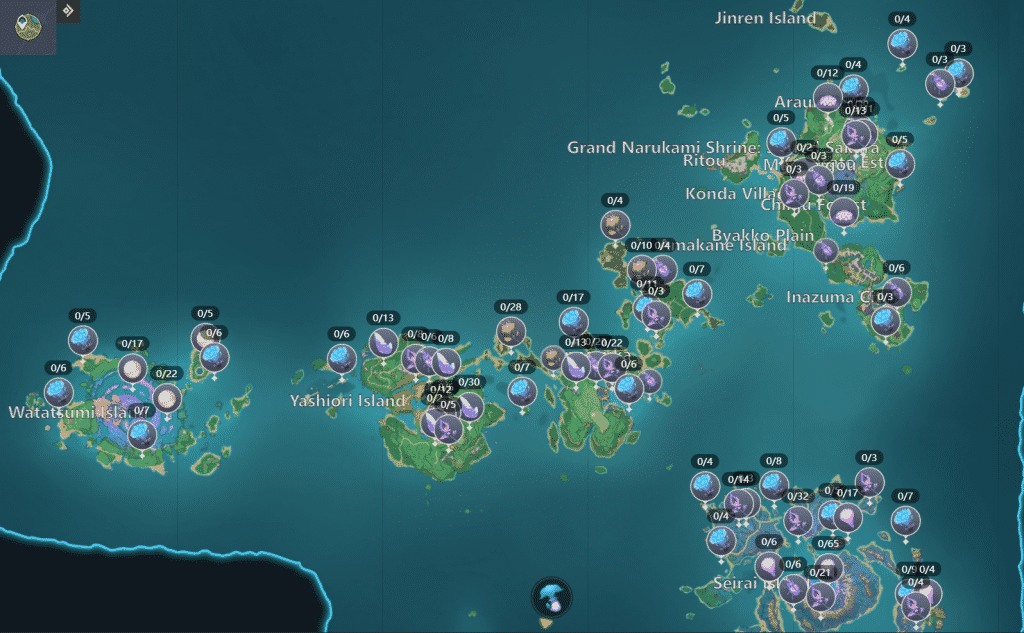Select the 0/22 marker on Watatsumi Island
This screenshot has width=1024, height=633.
(167, 398)
